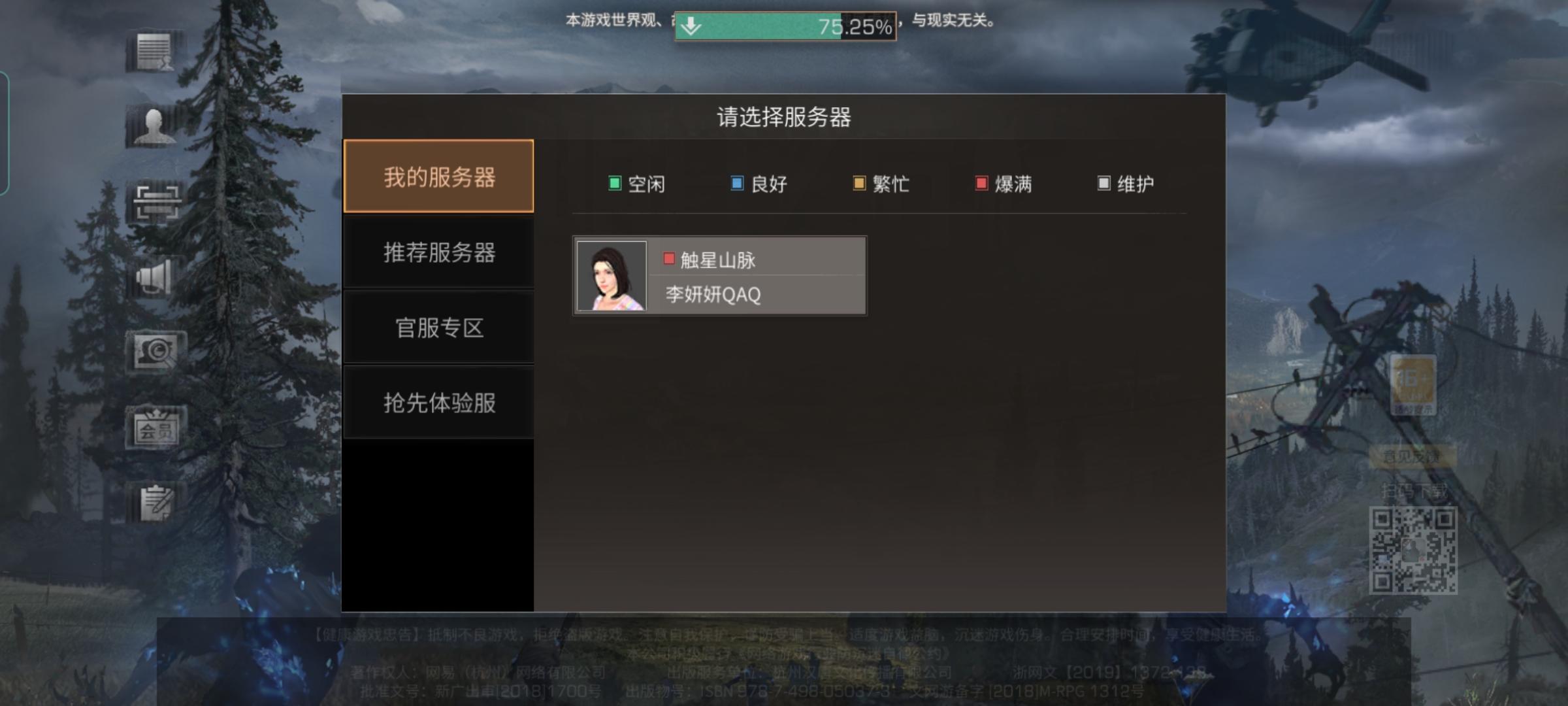This screenshot has height=706, width=1568.
Task: Switch to the 推荐服务器 tab
Action: point(439,252)
